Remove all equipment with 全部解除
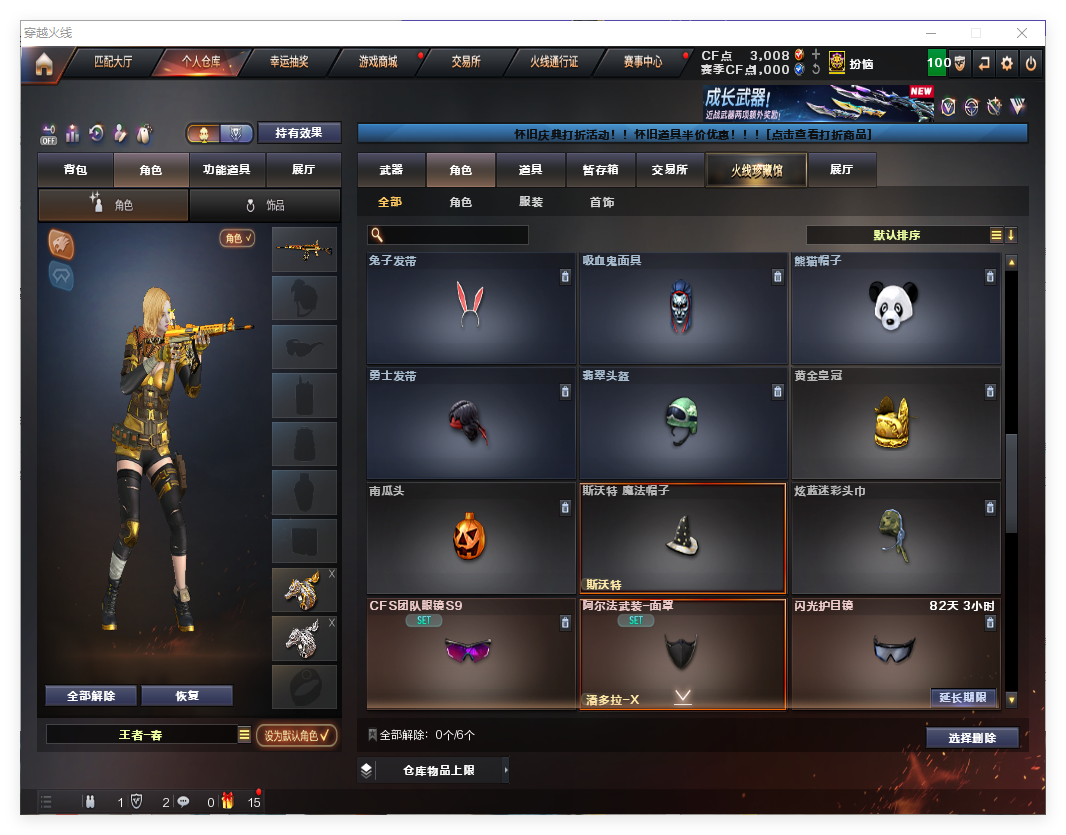Screen dimensions: 1066x835 pyautogui.click(x=91, y=696)
